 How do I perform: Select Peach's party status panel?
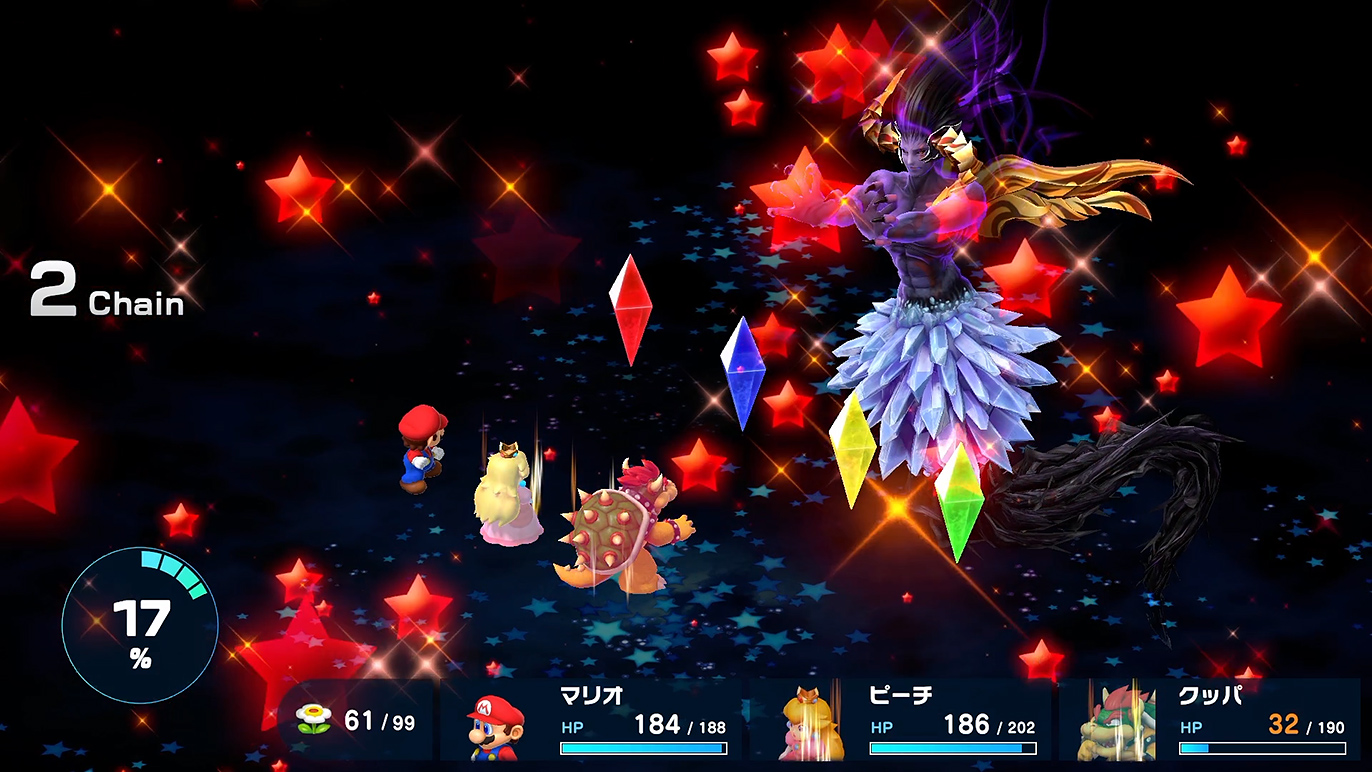click(x=902, y=722)
